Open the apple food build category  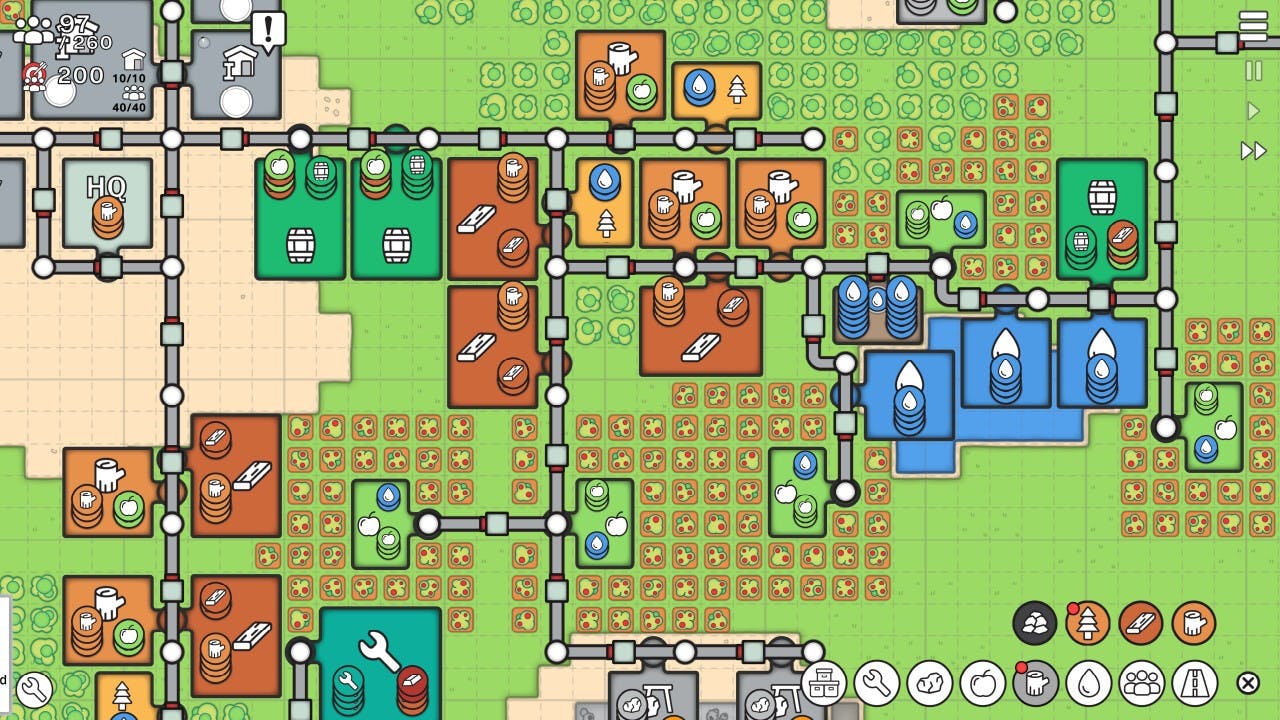[983, 684]
